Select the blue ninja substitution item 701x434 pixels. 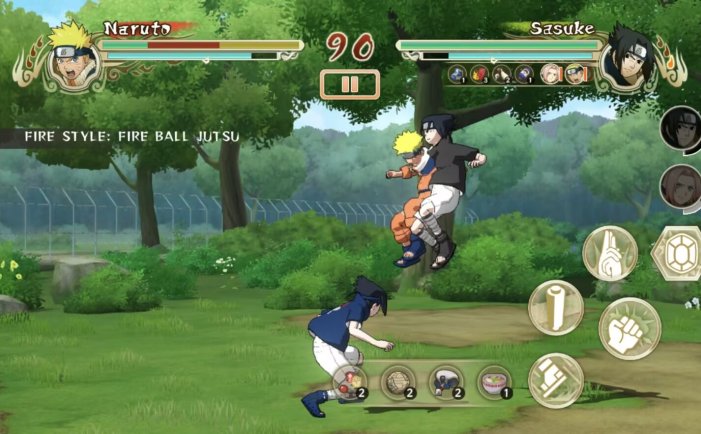(x=446, y=382)
